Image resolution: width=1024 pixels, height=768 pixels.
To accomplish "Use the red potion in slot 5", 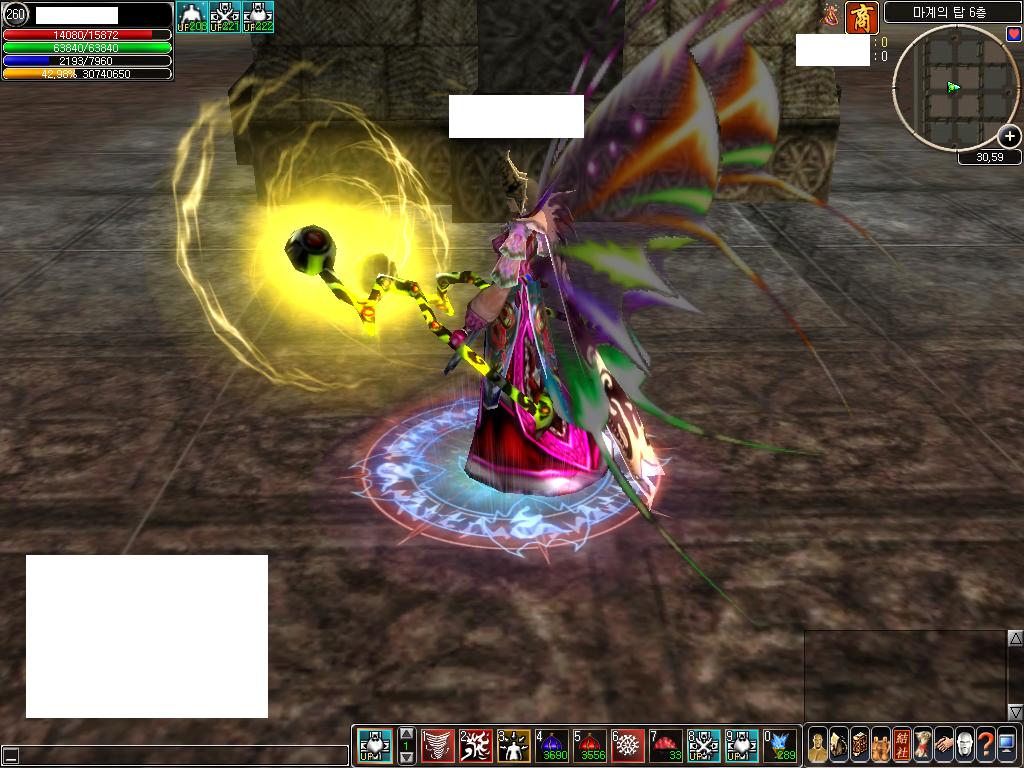I will [x=590, y=745].
